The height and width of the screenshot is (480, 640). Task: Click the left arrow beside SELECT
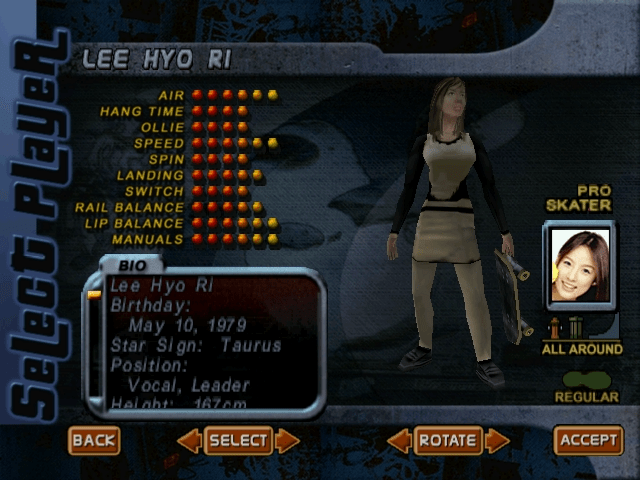[190, 440]
